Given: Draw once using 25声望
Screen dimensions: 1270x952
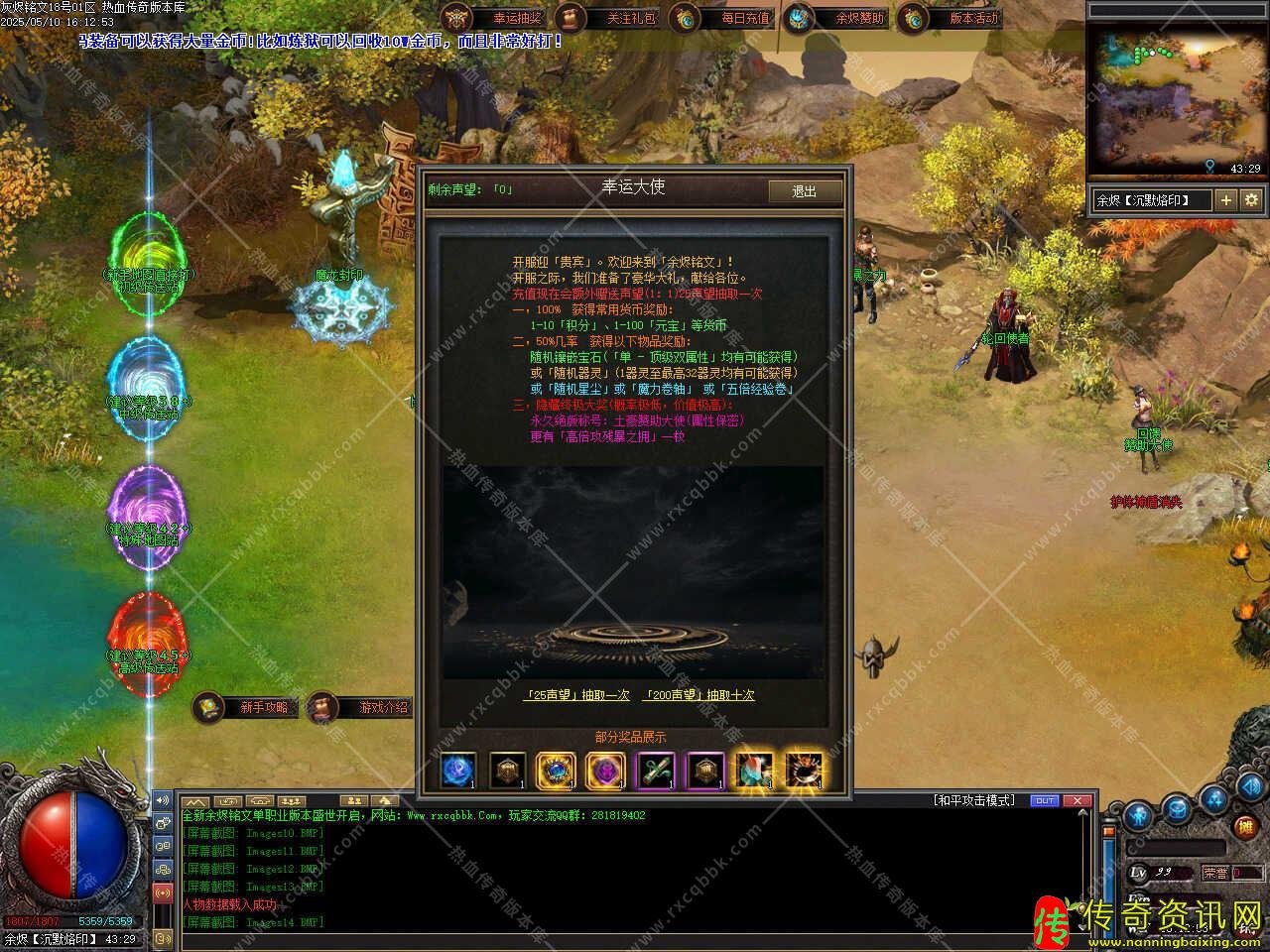Looking at the screenshot, I should click(x=576, y=695).
